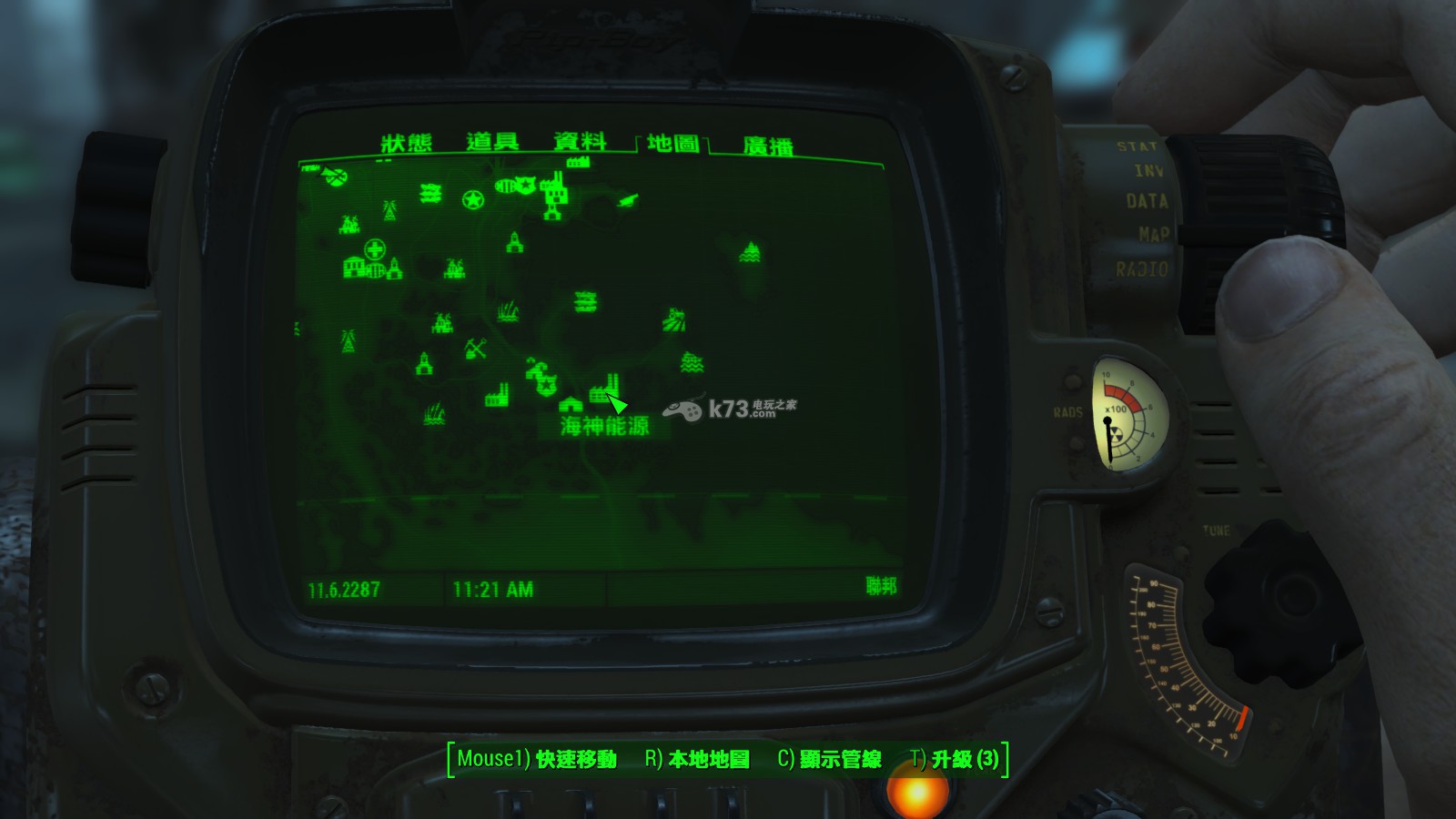The height and width of the screenshot is (819, 1456).
Task: Open the 道具 inventory tab
Action: pos(492,142)
